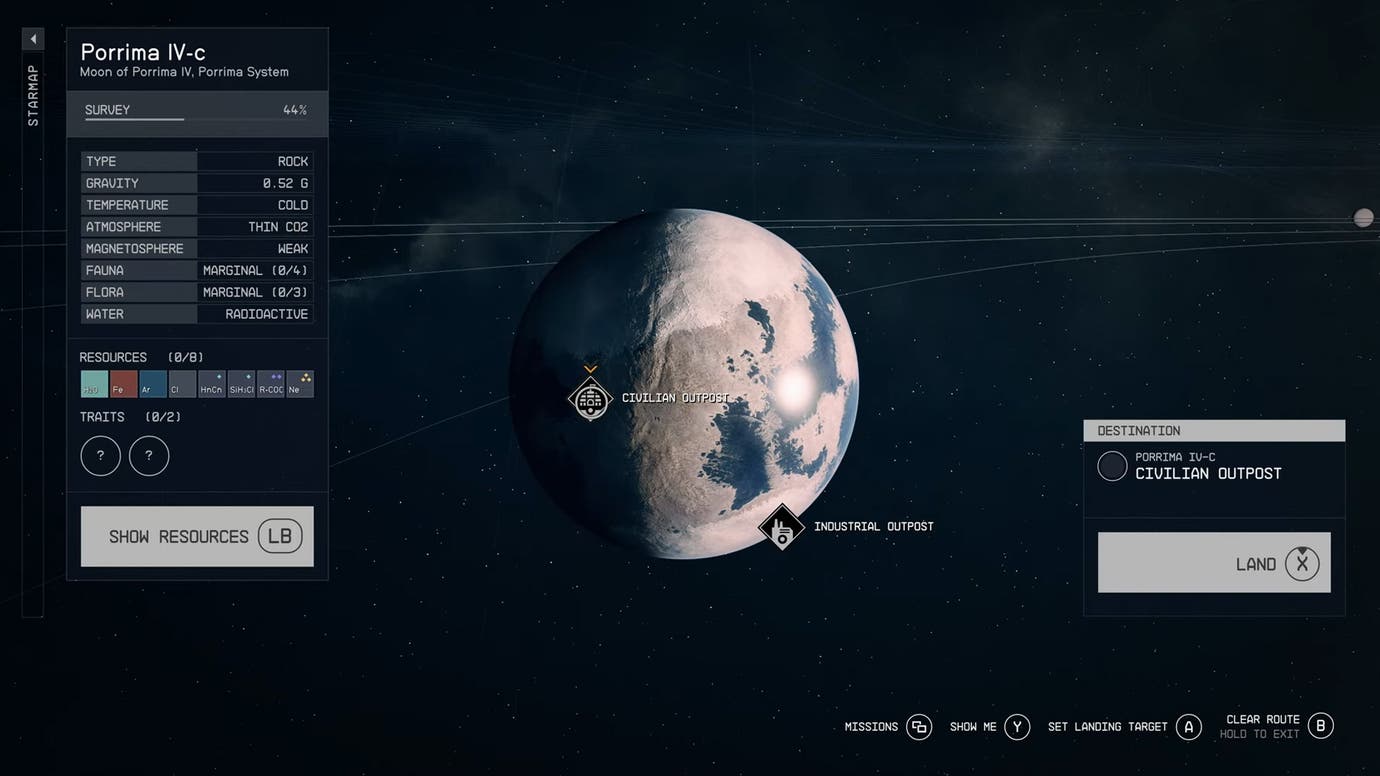
Task: Land at the selected destination
Action: pos(1214,563)
